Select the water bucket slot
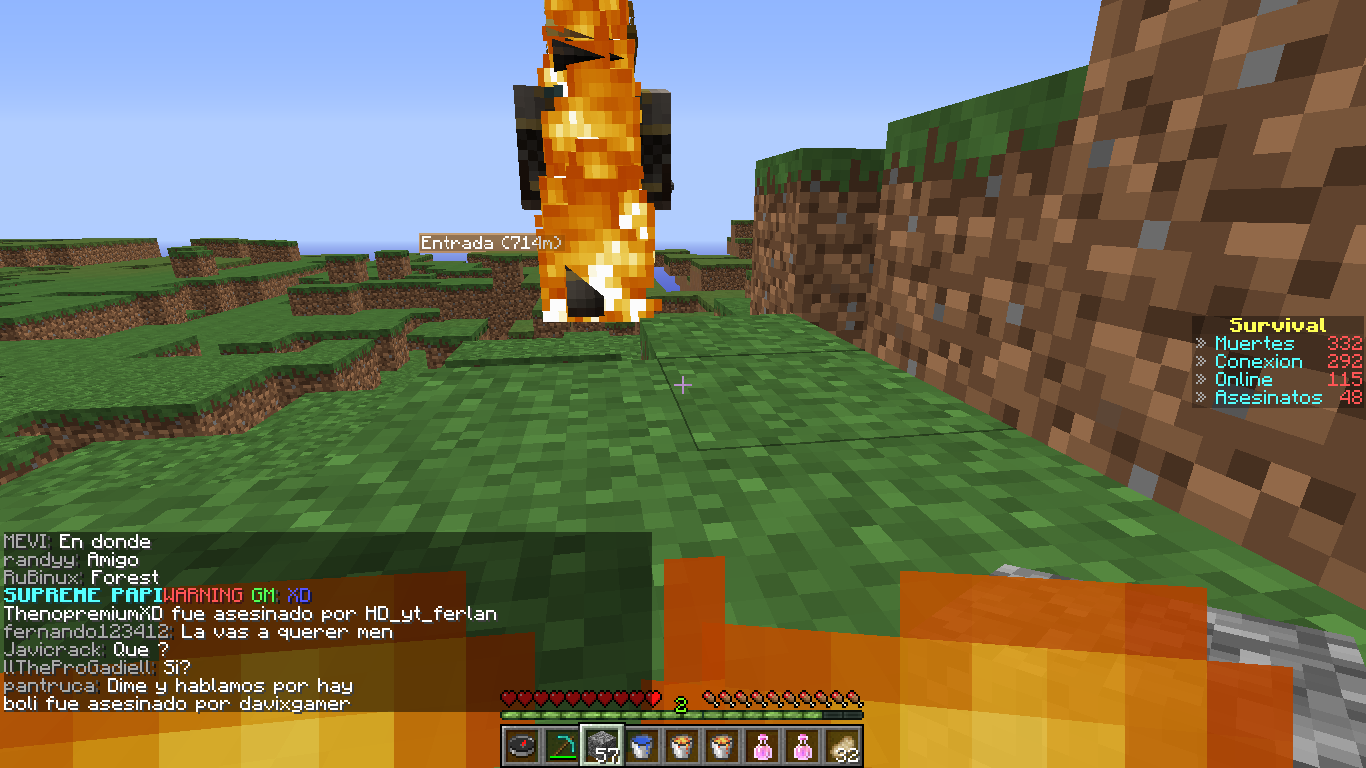The height and width of the screenshot is (768, 1366). (642, 745)
